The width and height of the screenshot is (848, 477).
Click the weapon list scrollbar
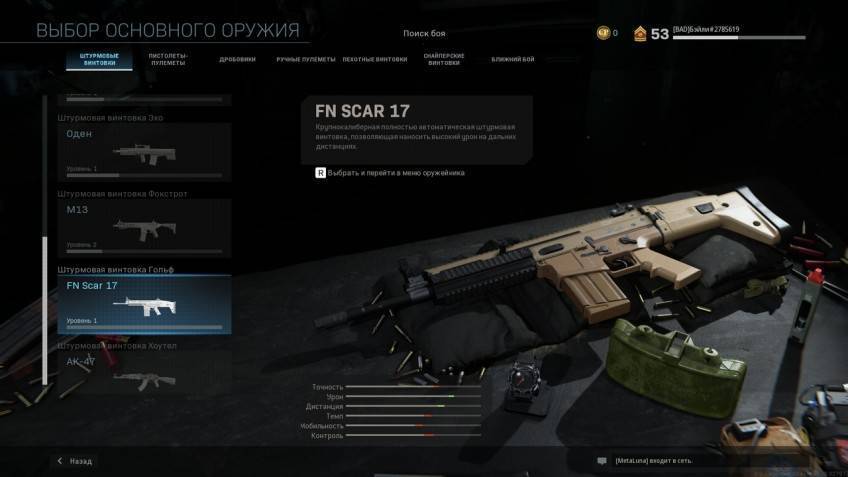[x=44, y=310]
